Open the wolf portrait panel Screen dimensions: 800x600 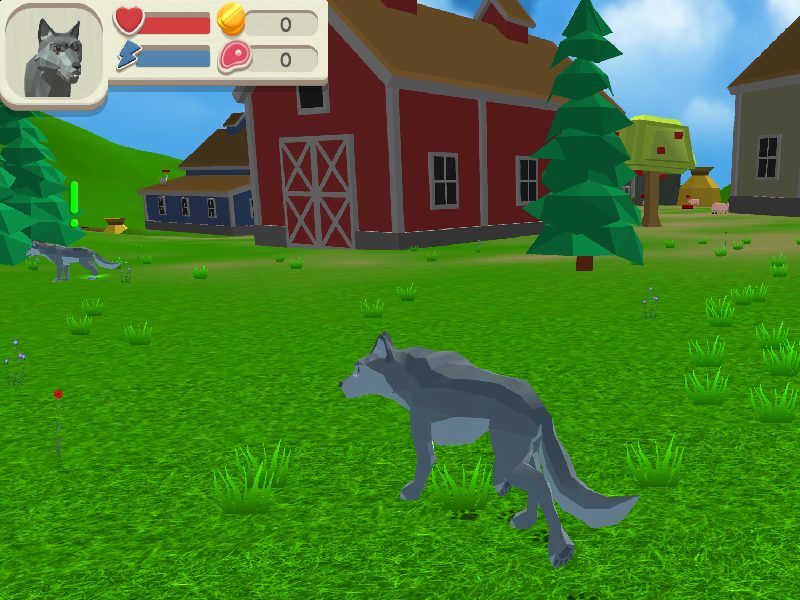(x=55, y=55)
